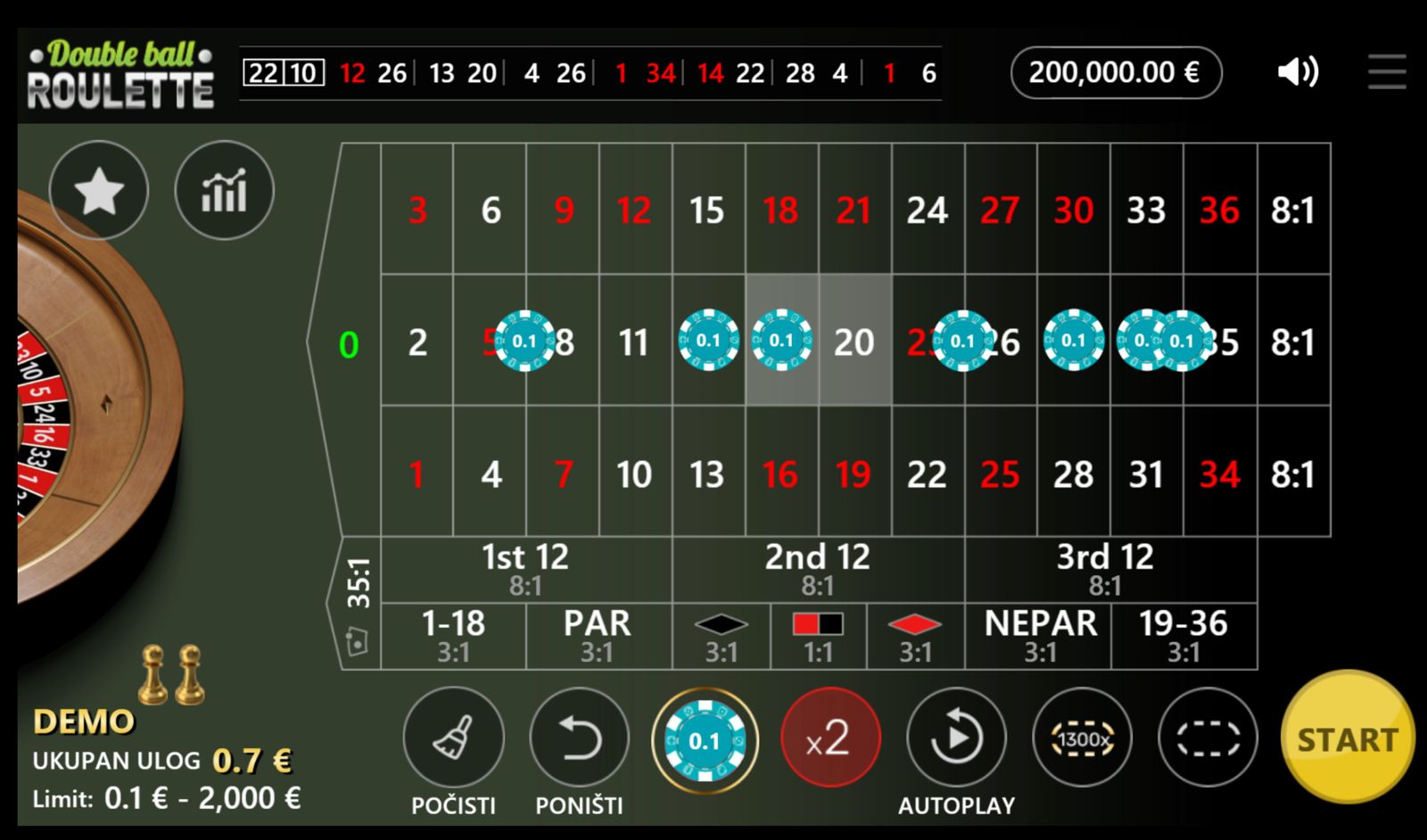The width and height of the screenshot is (1427, 840).
Task: Click the 1300x special bet button
Action: 1082,738
